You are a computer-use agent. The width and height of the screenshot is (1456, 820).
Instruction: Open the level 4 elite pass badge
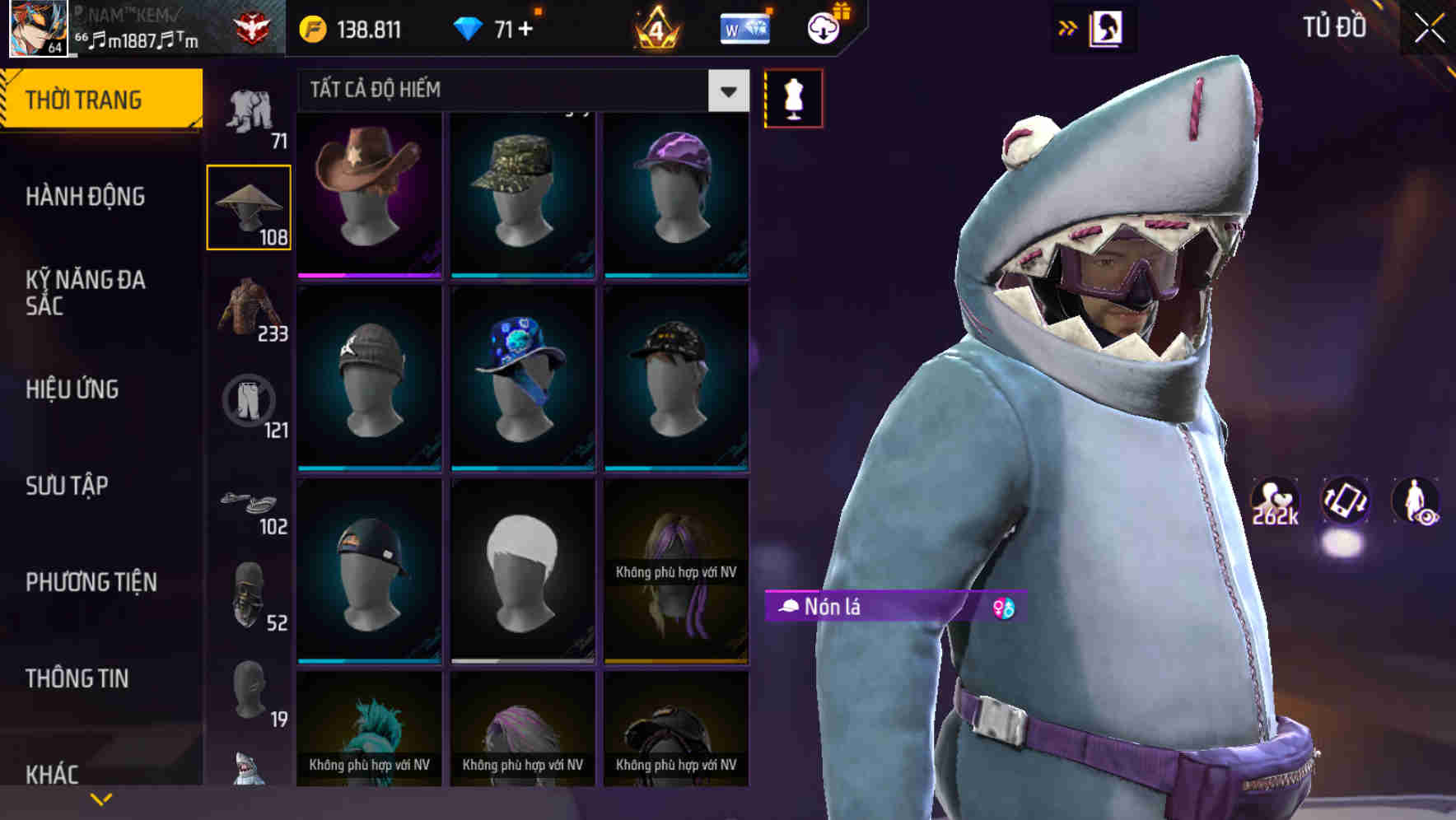[655, 27]
